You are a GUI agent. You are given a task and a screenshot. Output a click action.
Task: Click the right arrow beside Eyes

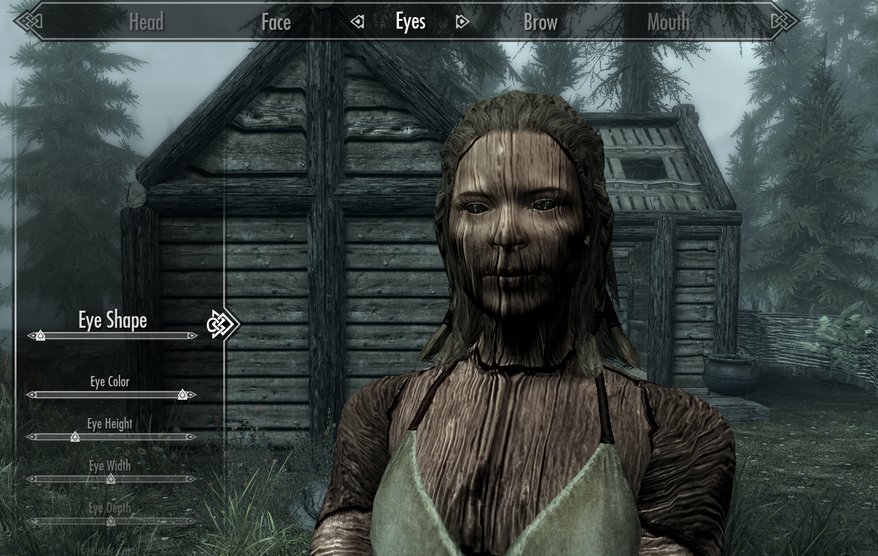(461, 22)
